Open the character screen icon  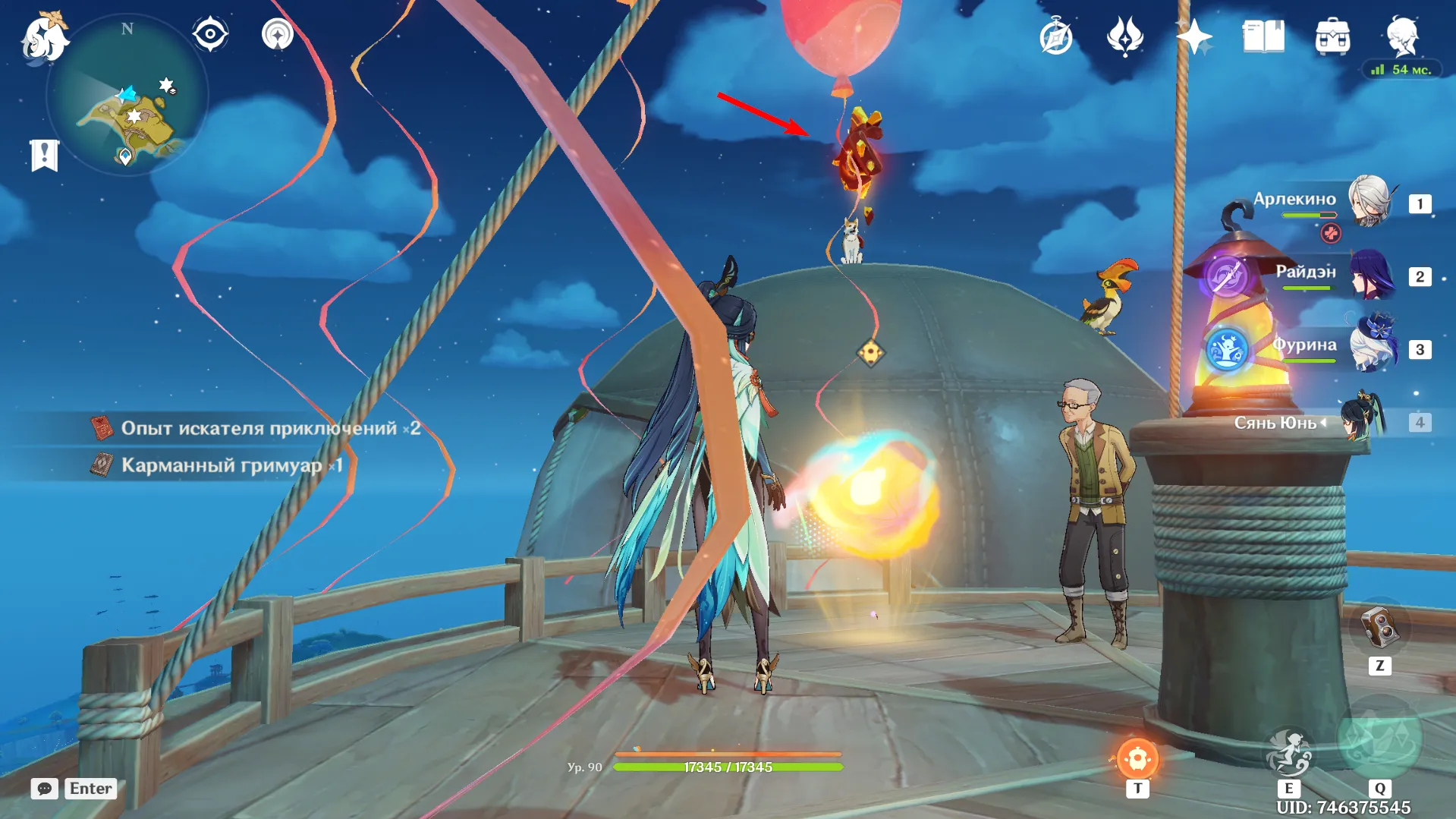1402,35
